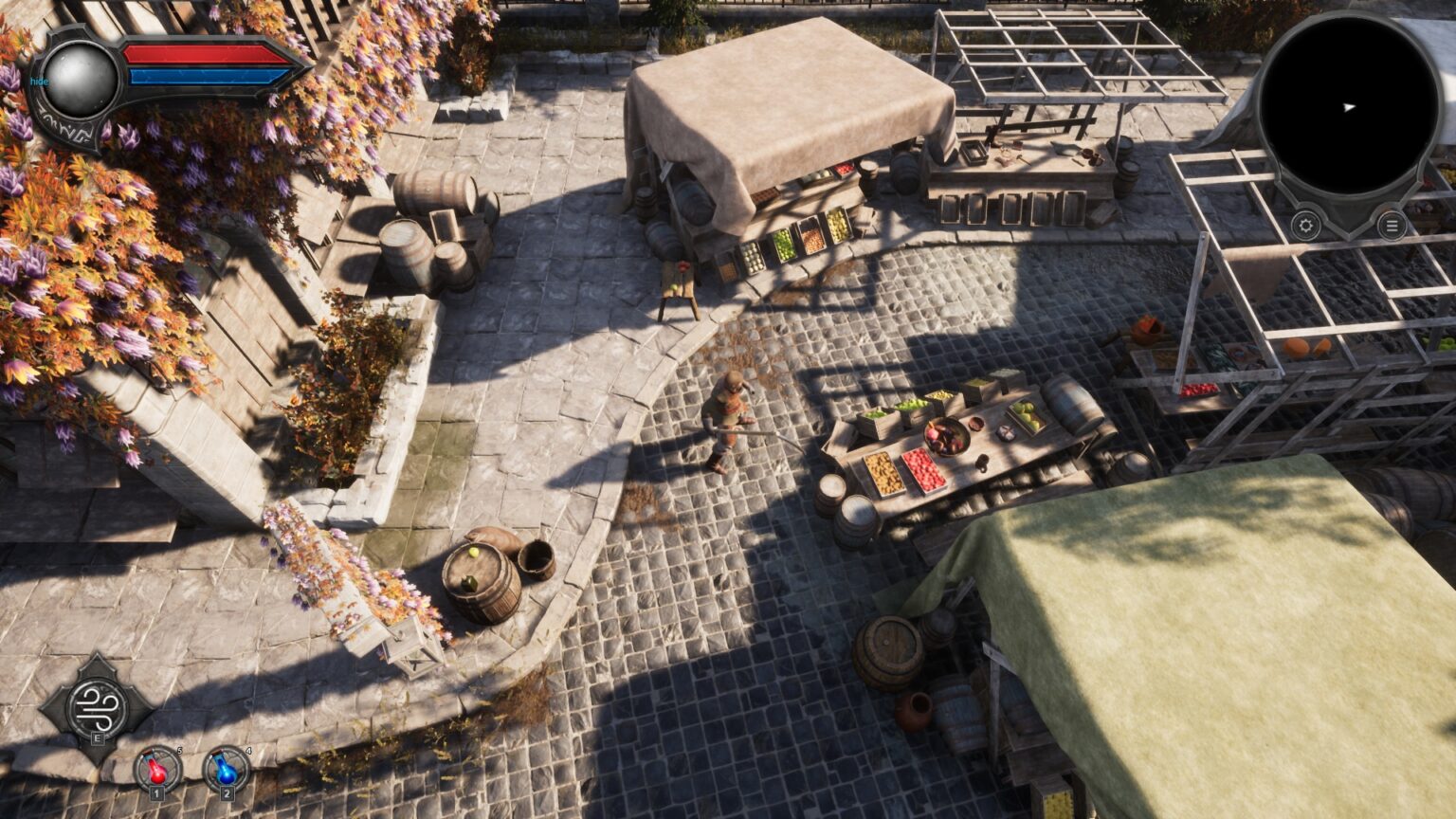Click the circular black minimap
The image size is (1456, 819).
pyautogui.click(x=1349, y=107)
